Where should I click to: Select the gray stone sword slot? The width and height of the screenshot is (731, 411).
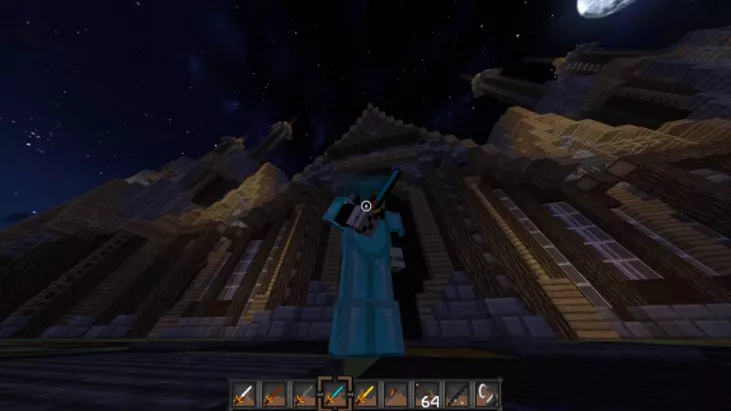coord(304,393)
